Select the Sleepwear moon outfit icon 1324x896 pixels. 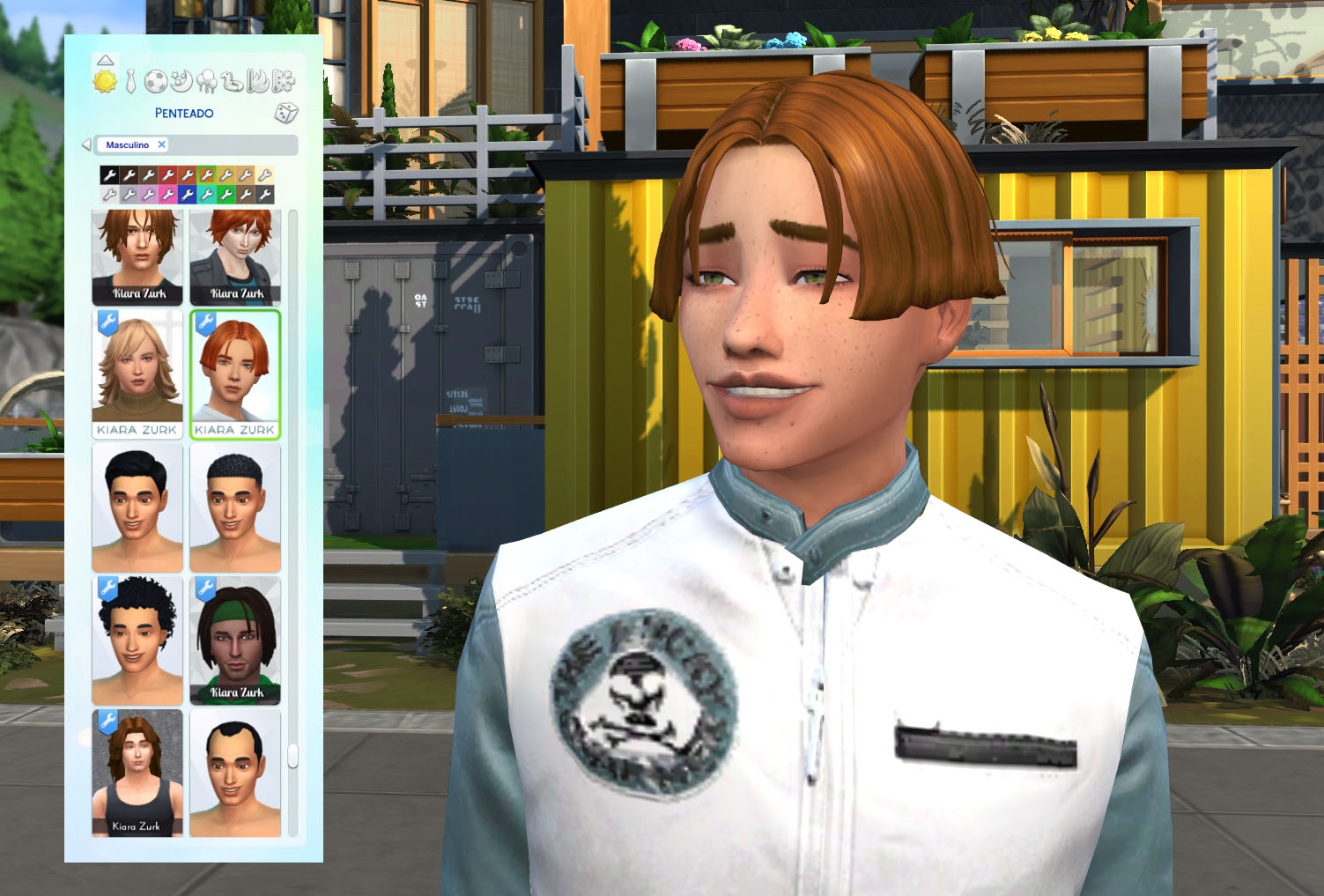point(180,80)
